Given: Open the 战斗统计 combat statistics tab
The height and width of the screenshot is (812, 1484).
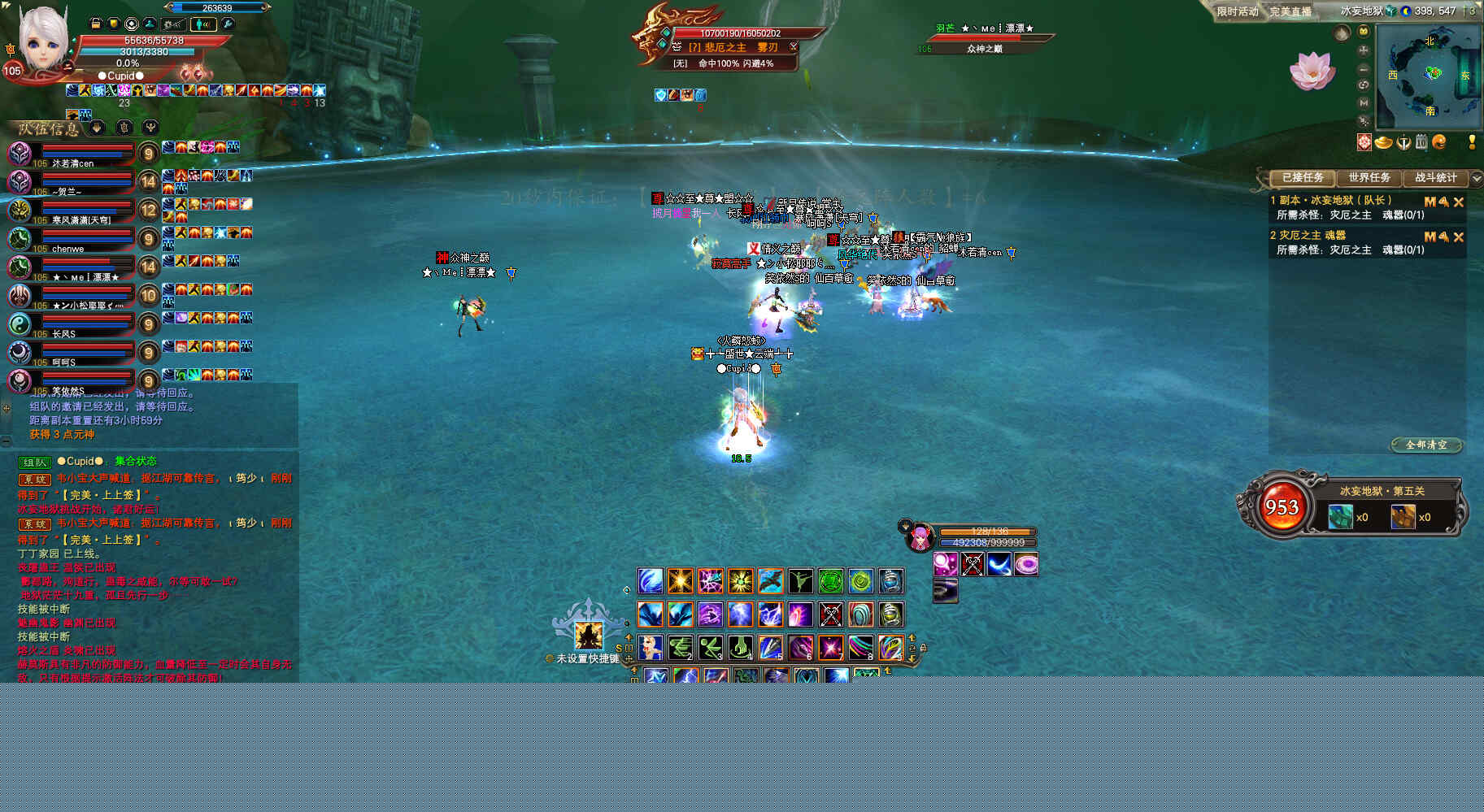Looking at the screenshot, I should 1436,178.
